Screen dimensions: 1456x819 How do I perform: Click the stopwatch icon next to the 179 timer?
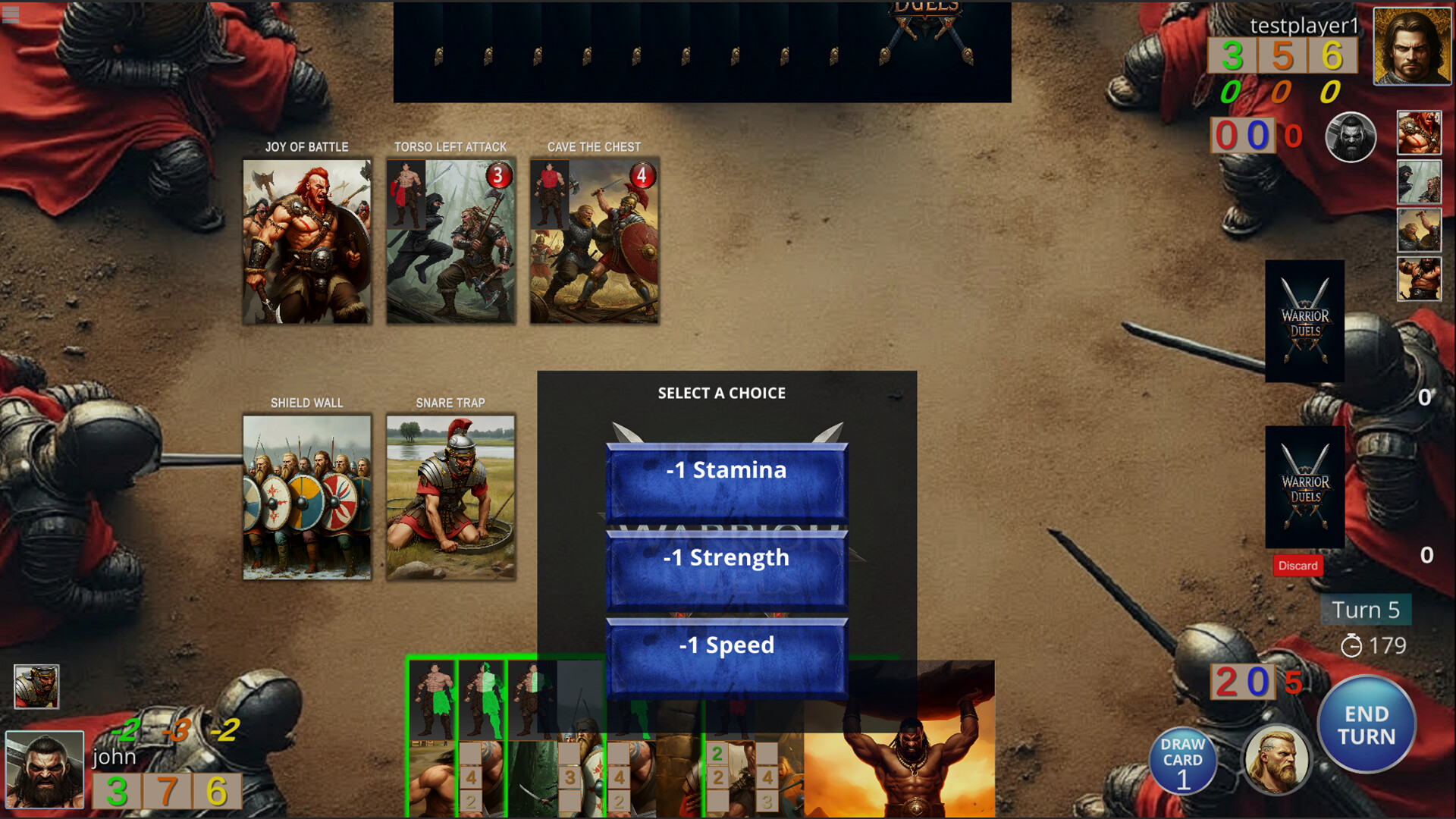(x=1351, y=646)
